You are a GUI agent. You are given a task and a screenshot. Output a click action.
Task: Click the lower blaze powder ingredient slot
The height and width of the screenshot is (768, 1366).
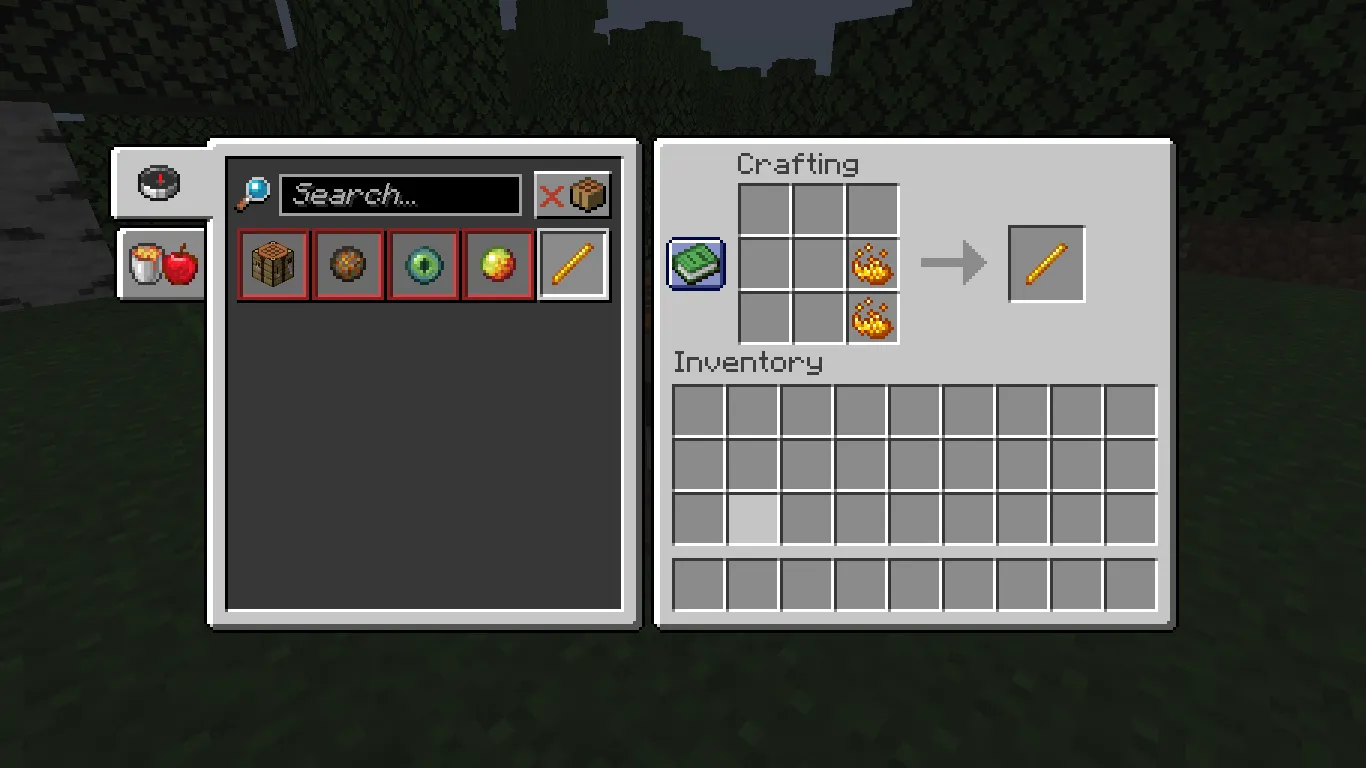tap(874, 319)
